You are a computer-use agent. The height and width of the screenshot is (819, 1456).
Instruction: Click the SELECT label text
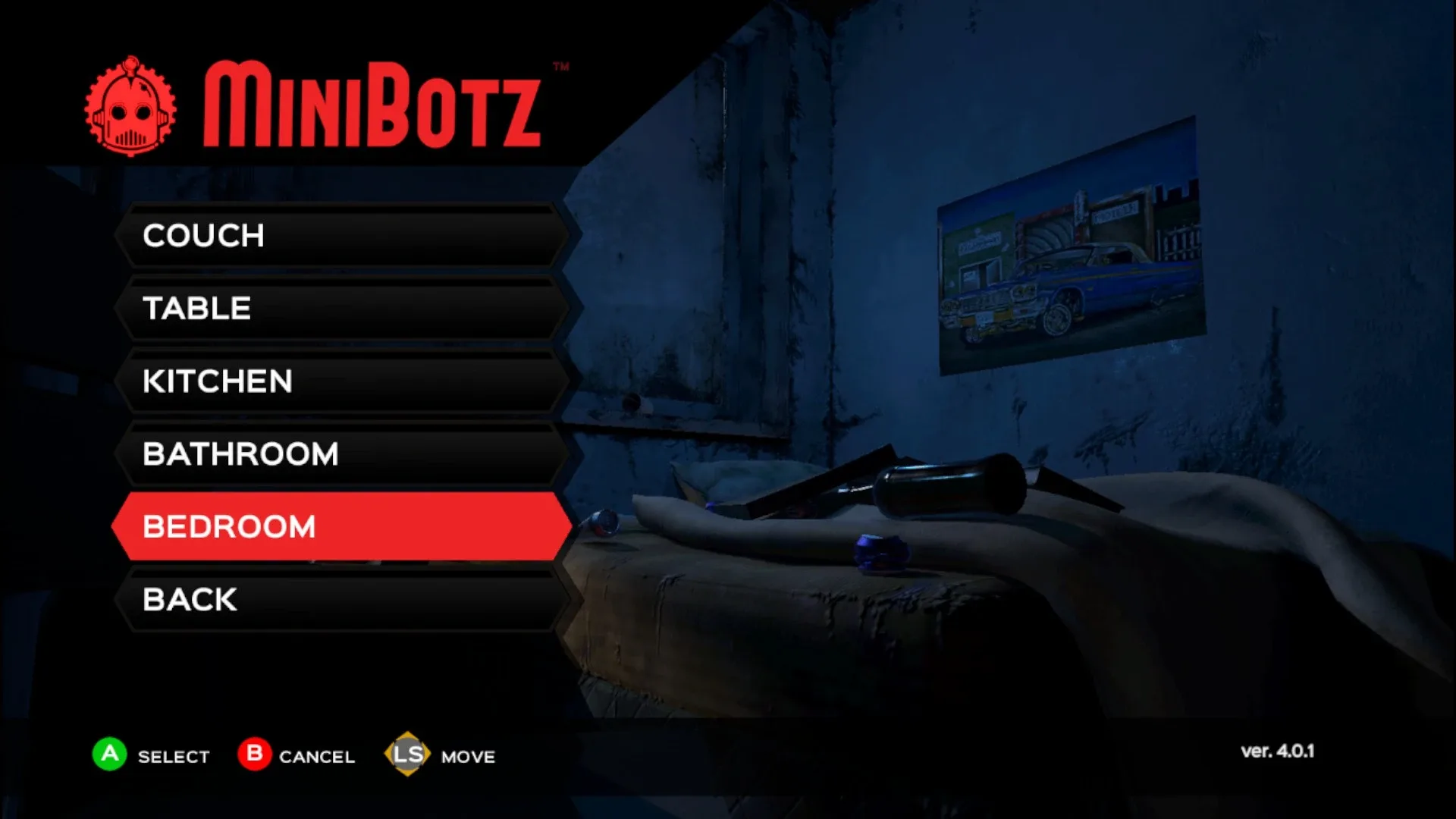[172, 756]
